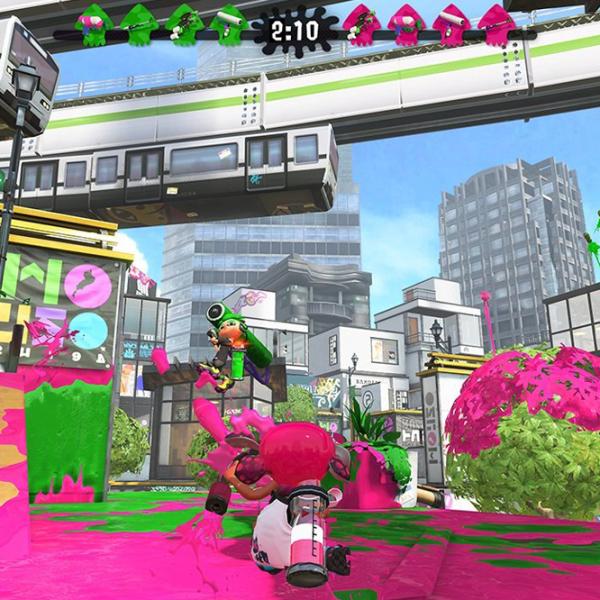Click the green squid holding the pink shooter

pos(91,23)
